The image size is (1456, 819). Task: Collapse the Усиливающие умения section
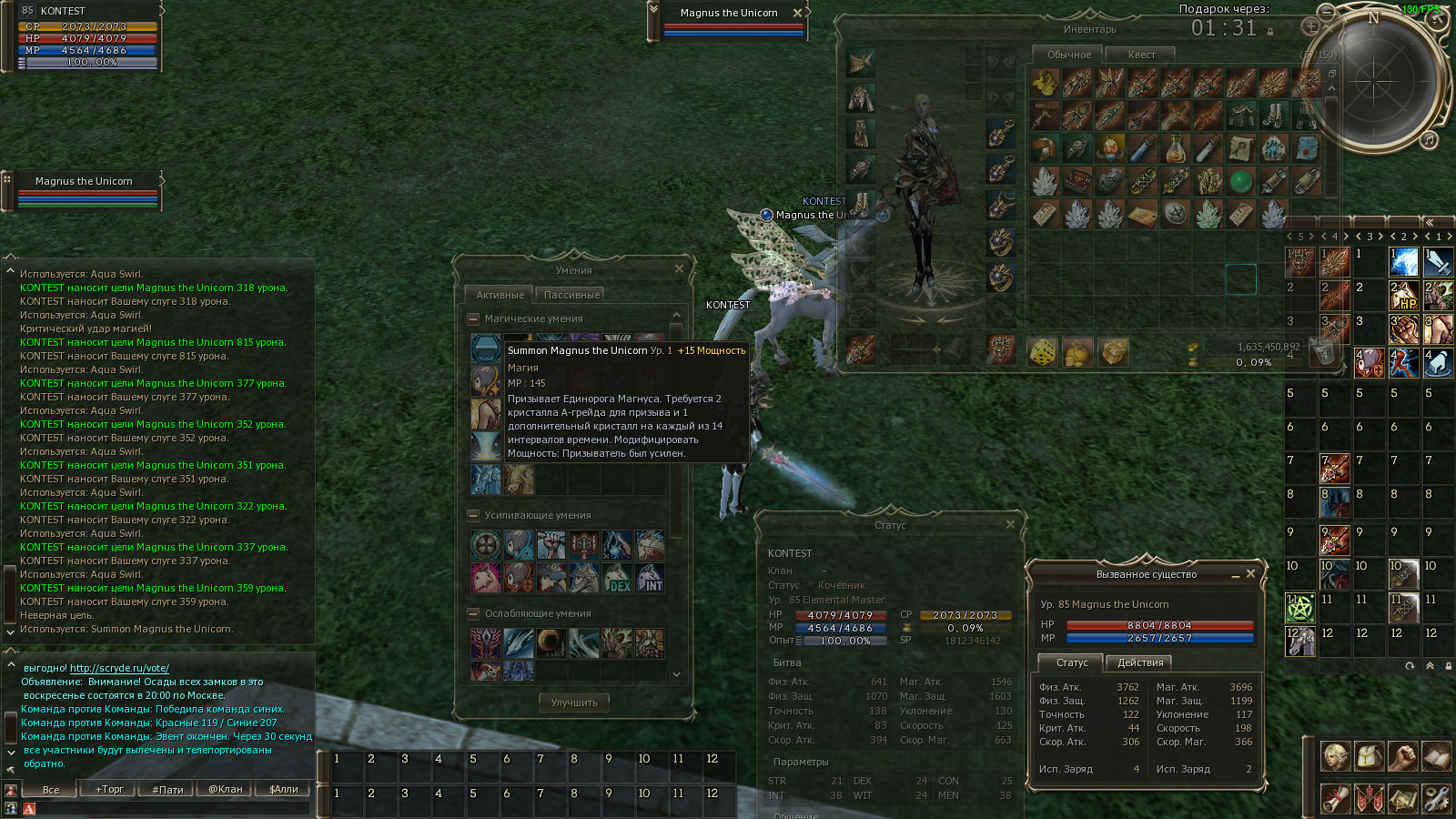[x=473, y=515]
